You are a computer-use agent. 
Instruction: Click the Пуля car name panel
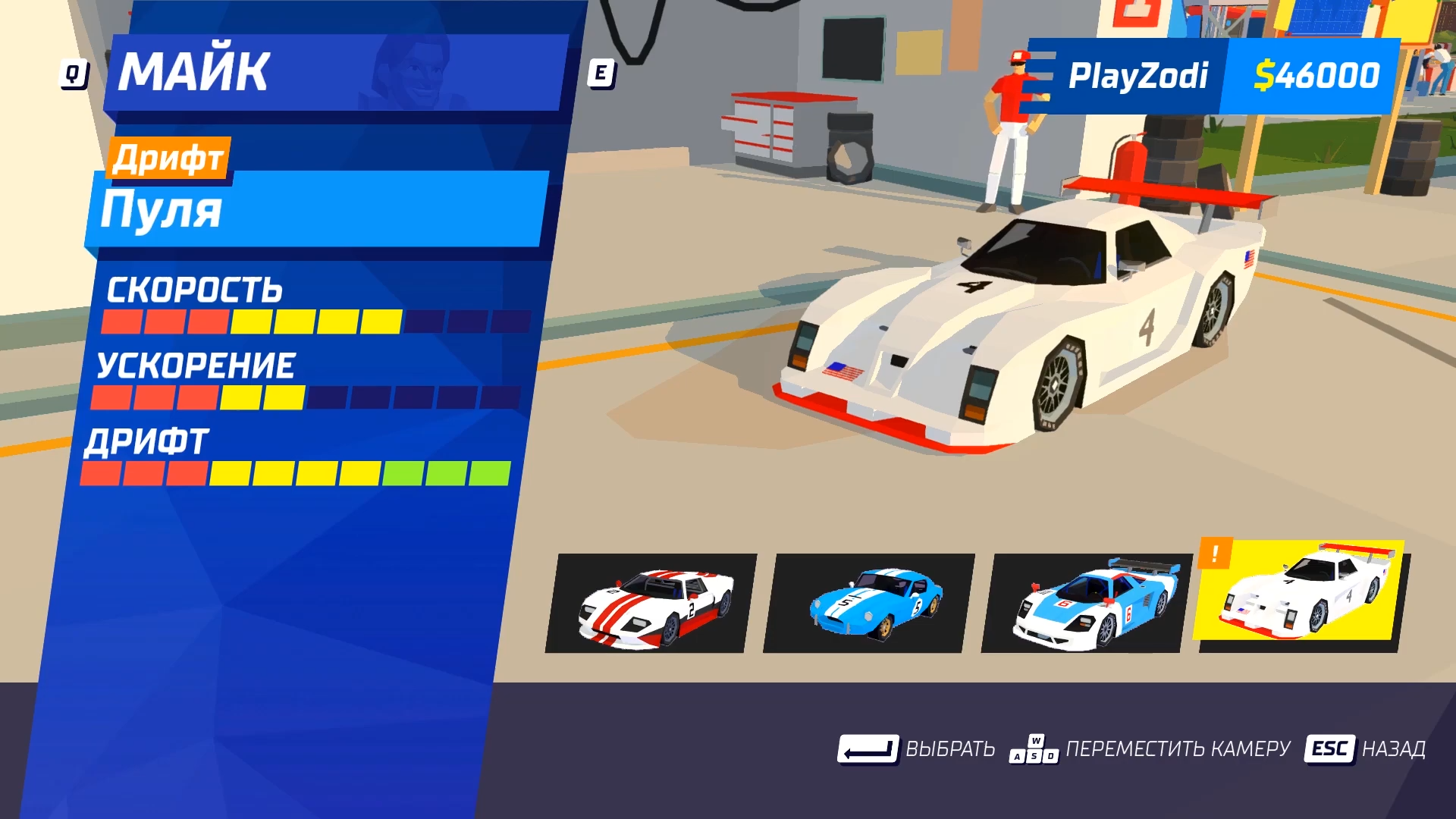point(317,210)
